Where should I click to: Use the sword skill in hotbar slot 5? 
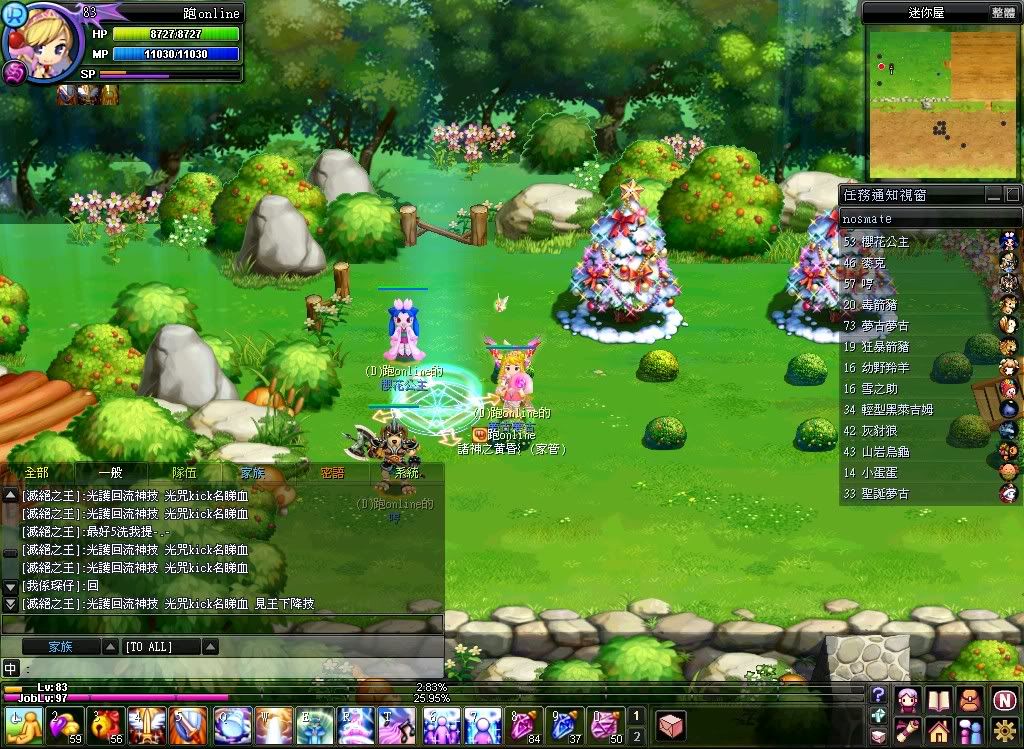pos(187,725)
